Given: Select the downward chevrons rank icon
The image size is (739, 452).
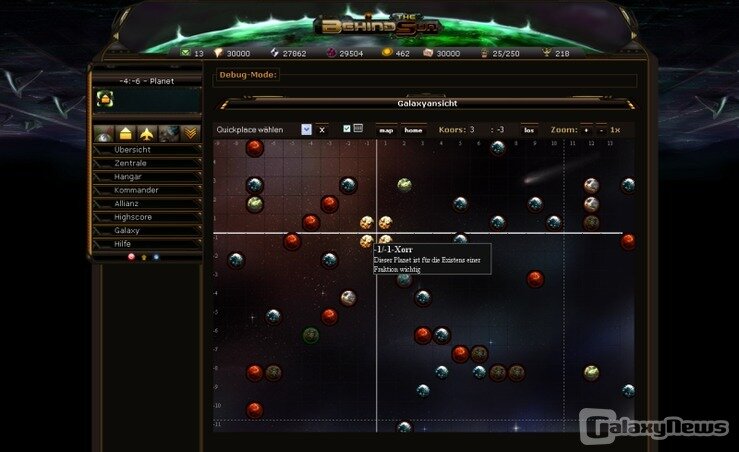Looking at the screenshot, I should coord(190,133).
